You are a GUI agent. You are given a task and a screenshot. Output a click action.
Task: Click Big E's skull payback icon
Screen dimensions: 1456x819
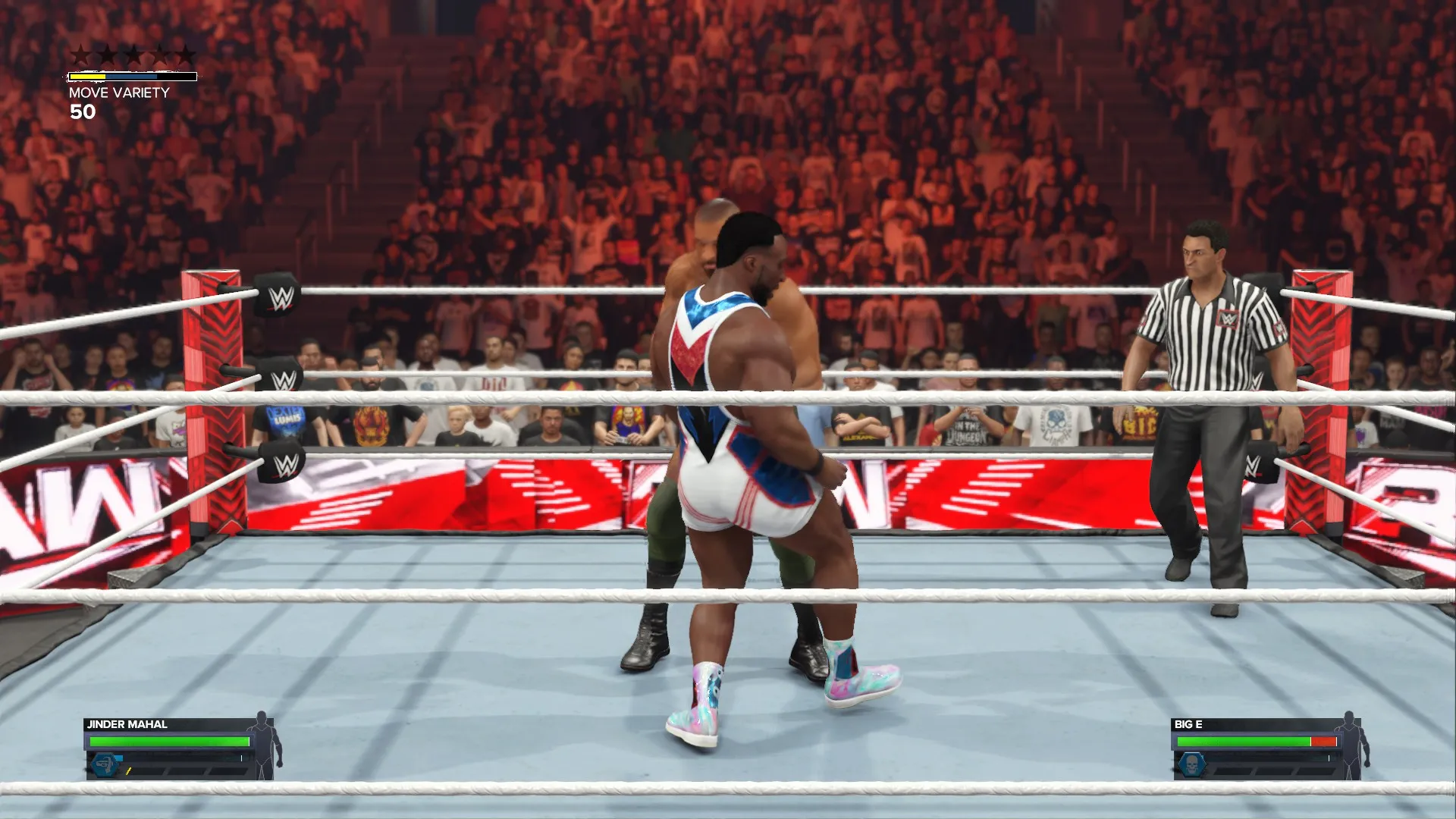tap(1191, 764)
